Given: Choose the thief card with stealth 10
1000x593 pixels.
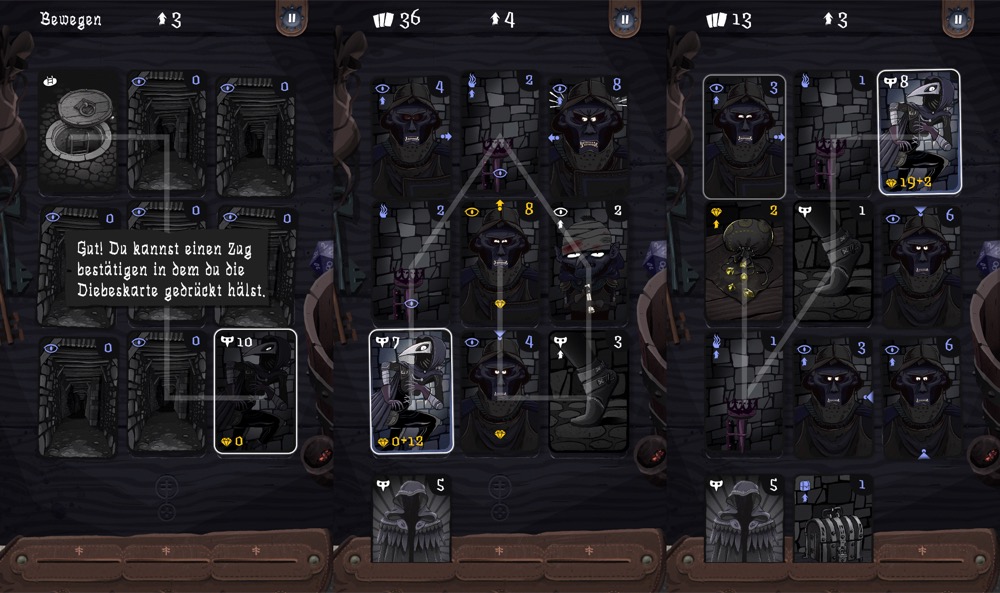Looking at the screenshot, I should pyautogui.click(x=255, y=391).
